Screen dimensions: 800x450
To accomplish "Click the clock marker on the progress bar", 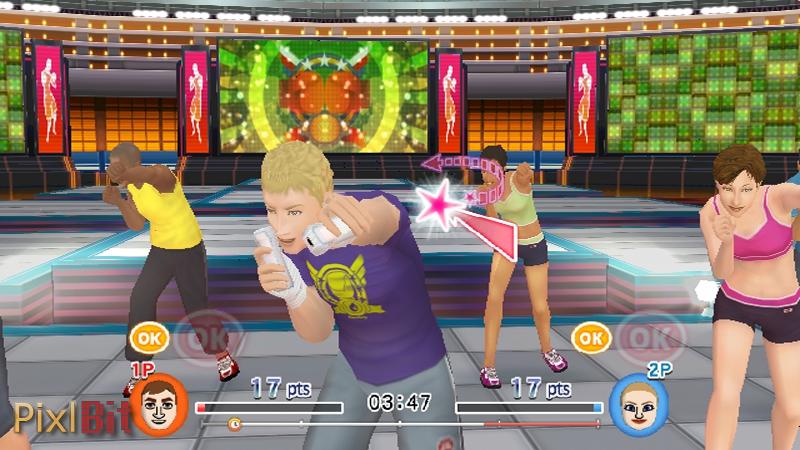I will [235, 424].
